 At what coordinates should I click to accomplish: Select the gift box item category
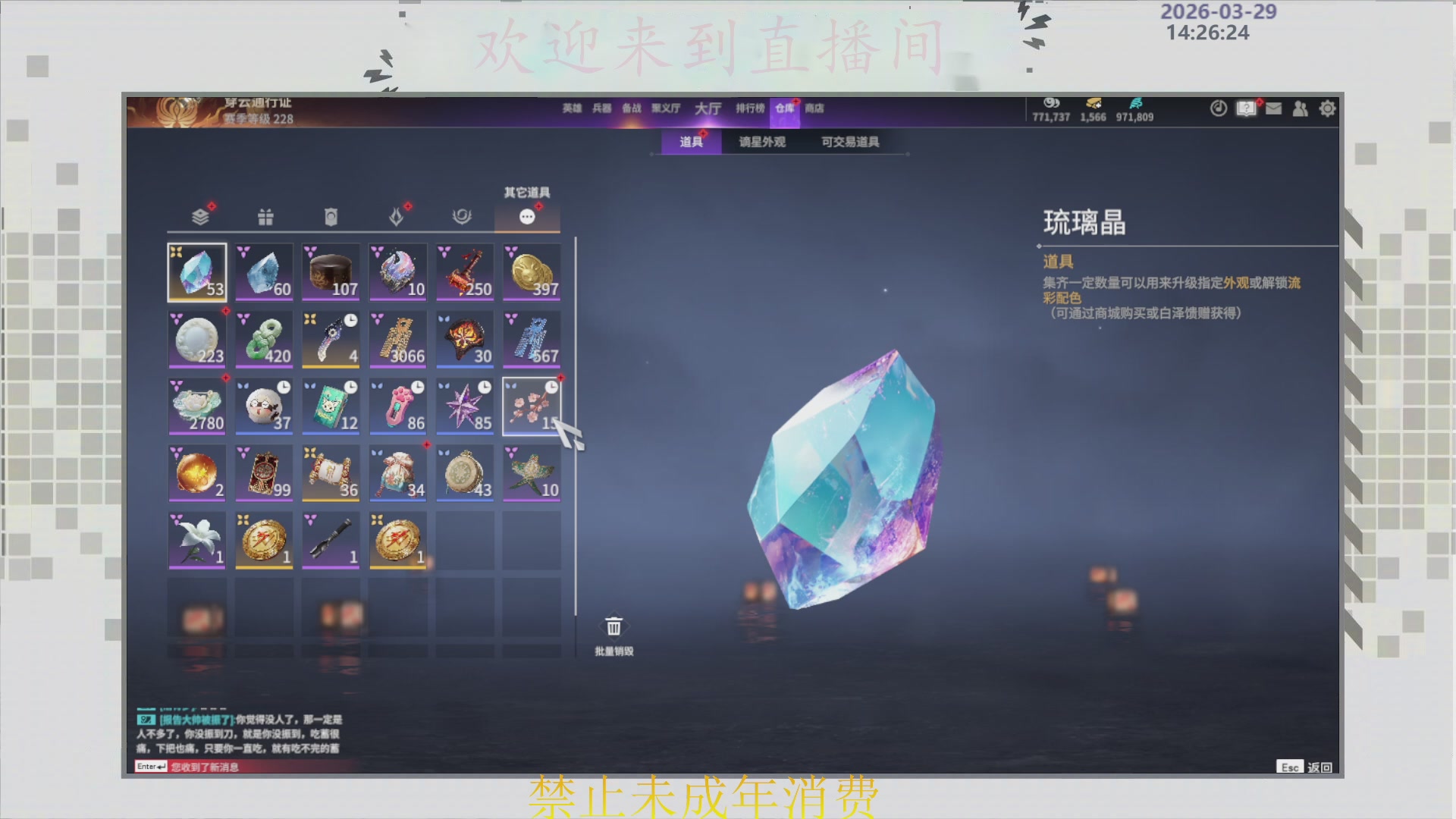point(264,216)
